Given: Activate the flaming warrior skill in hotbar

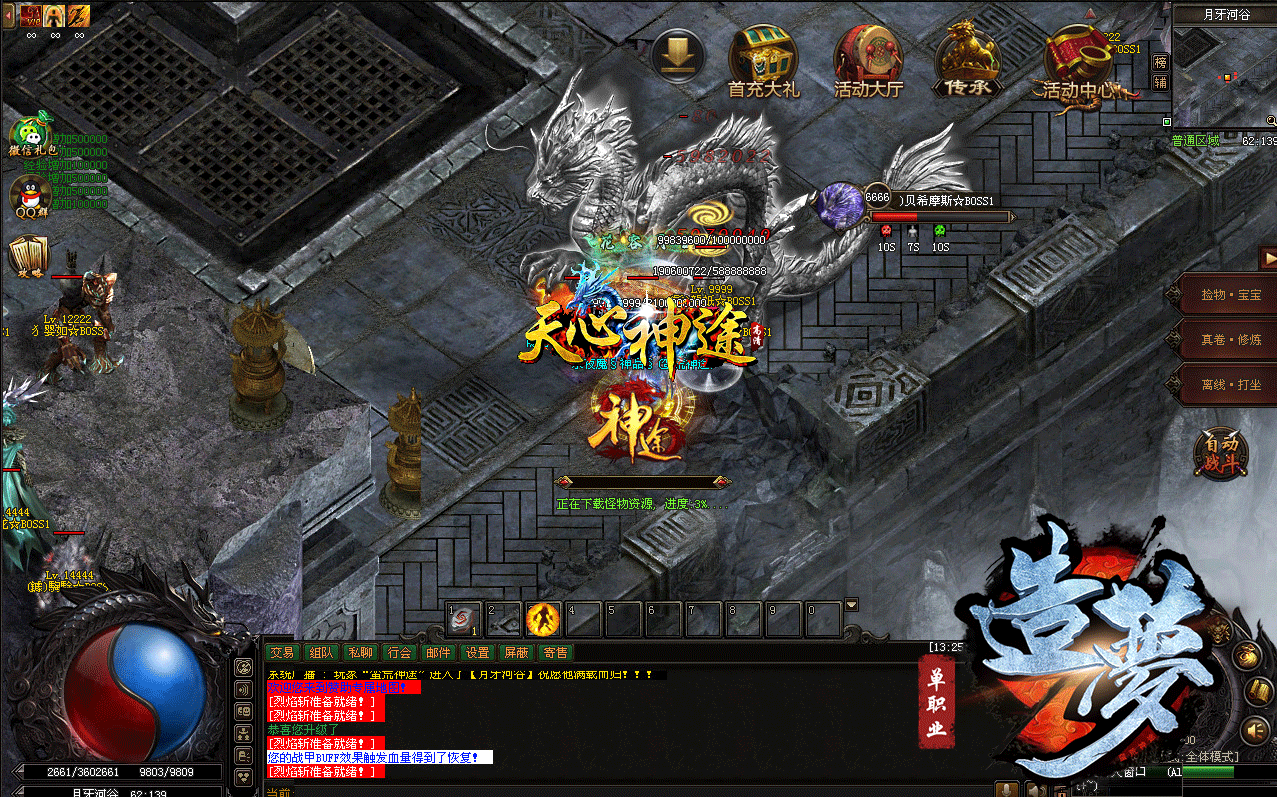Looking at the screenshot, I should coord(543,620).
